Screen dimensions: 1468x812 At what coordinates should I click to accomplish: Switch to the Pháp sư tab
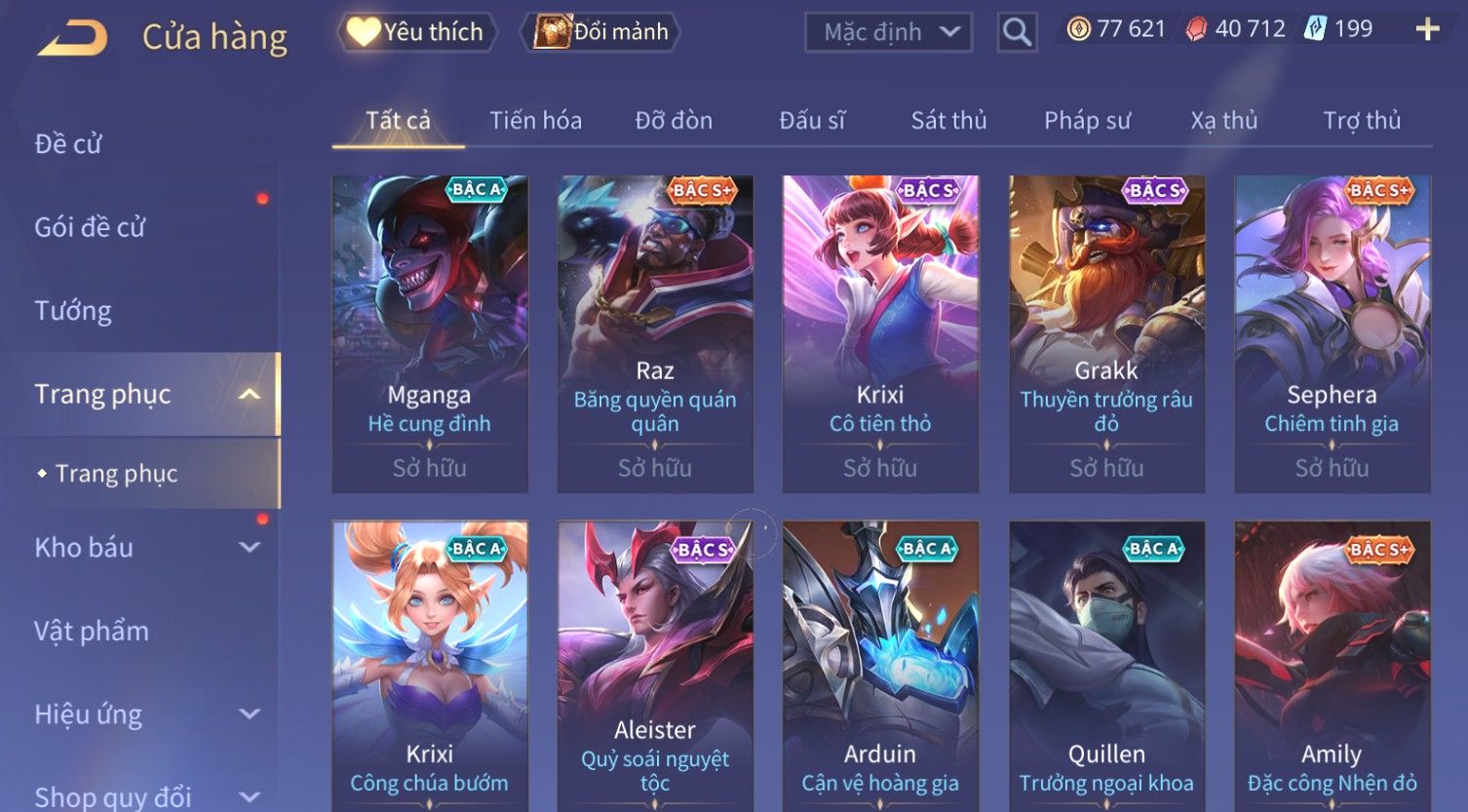click(1087, 121)
